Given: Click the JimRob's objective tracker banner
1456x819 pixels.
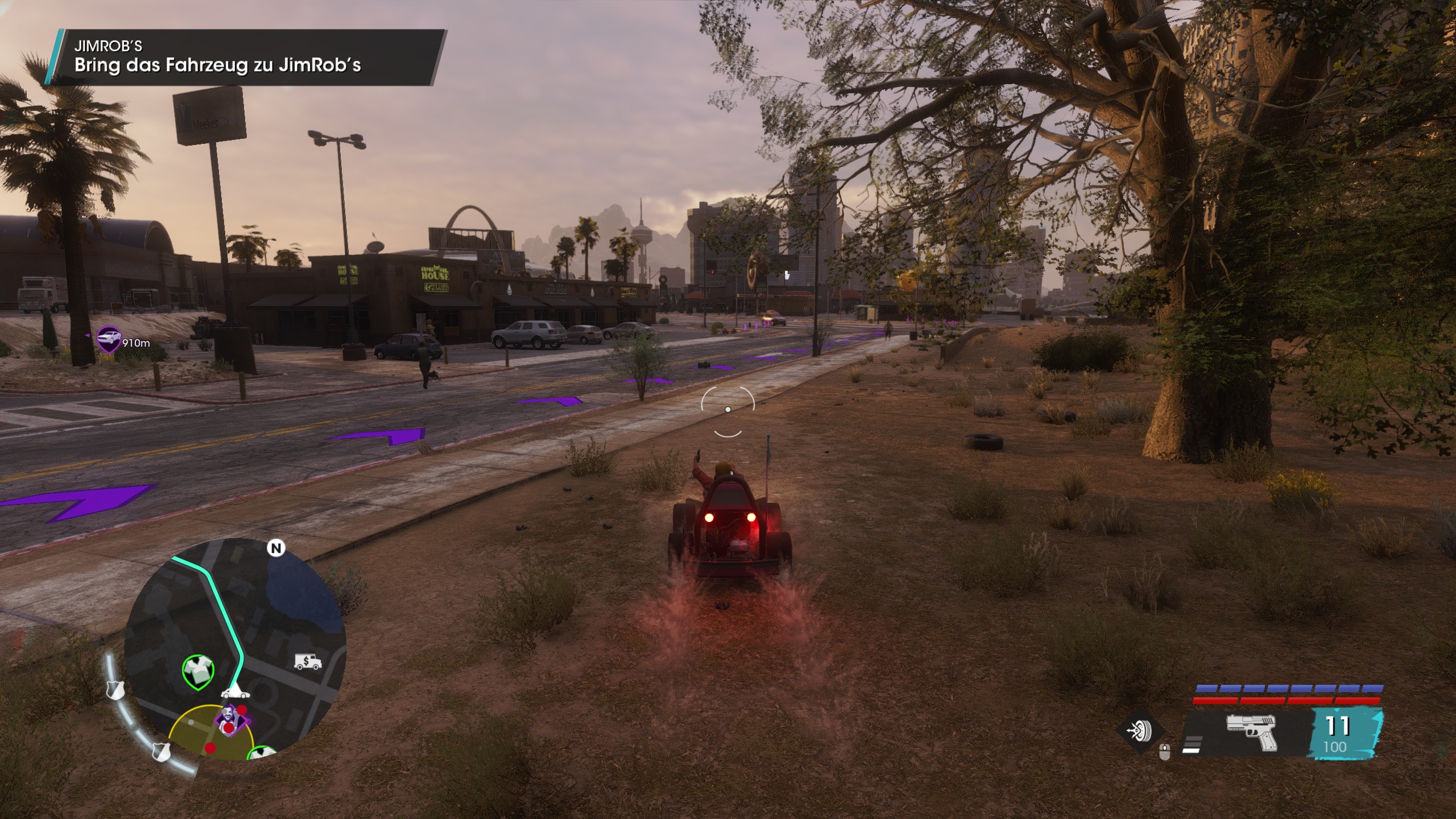Looking at the screenshot, I should tap(247, 57).
